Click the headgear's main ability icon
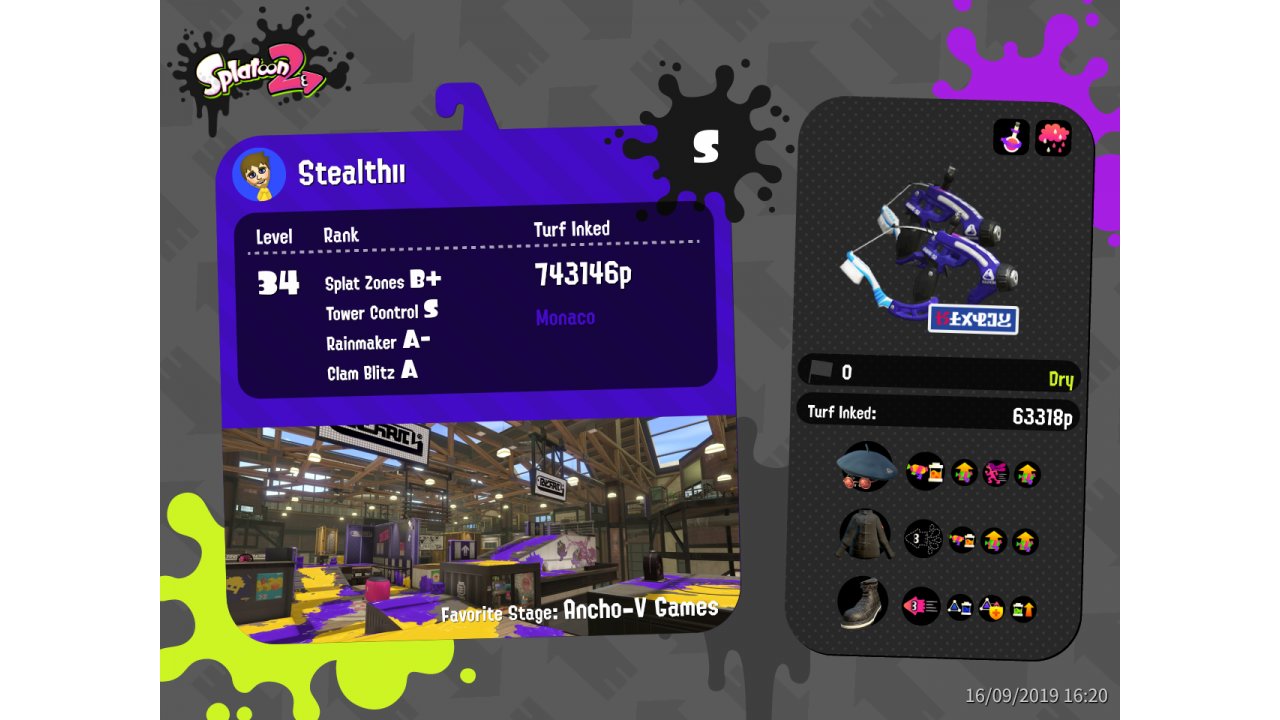 pos(925,471)
